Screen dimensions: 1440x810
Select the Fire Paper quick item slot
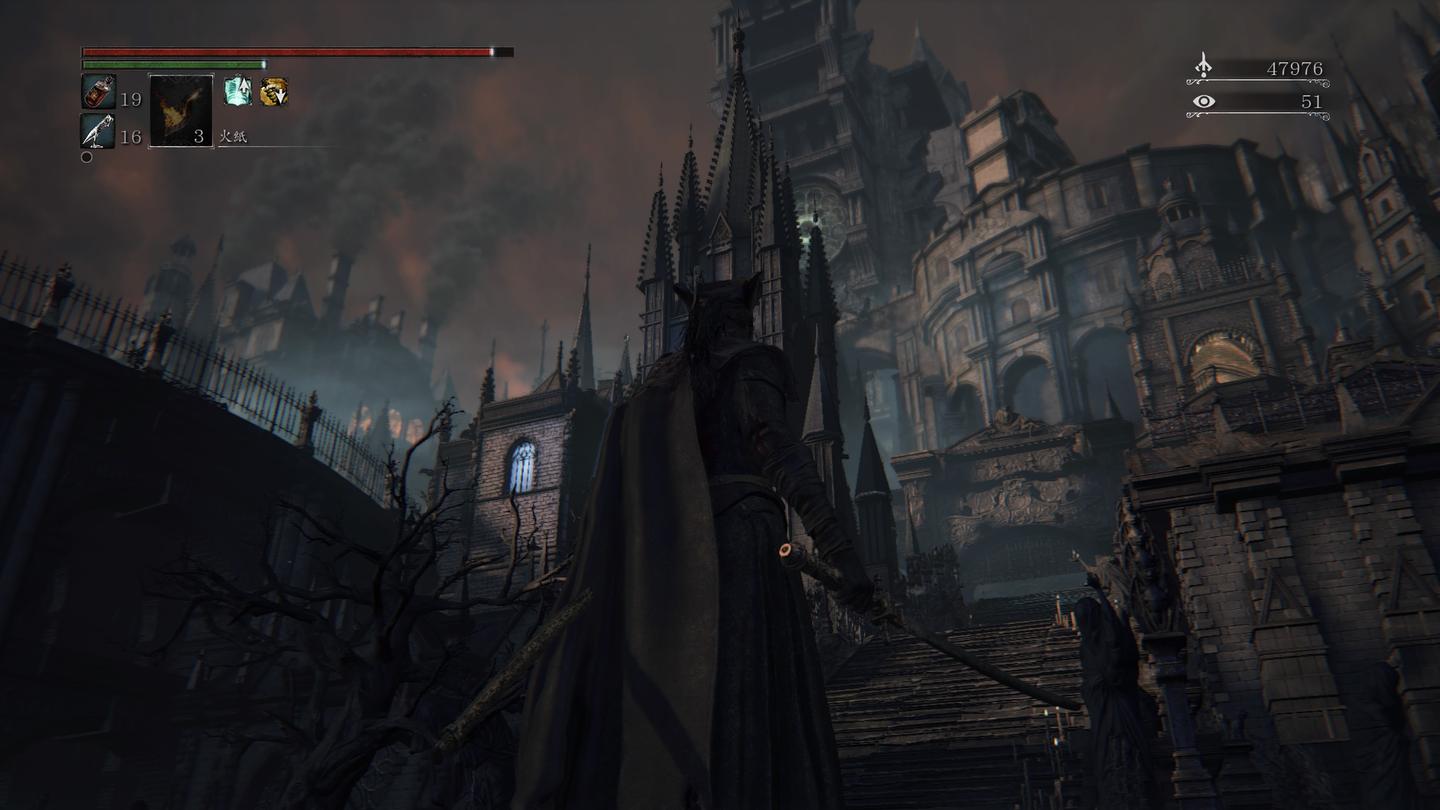click(181, 111)
